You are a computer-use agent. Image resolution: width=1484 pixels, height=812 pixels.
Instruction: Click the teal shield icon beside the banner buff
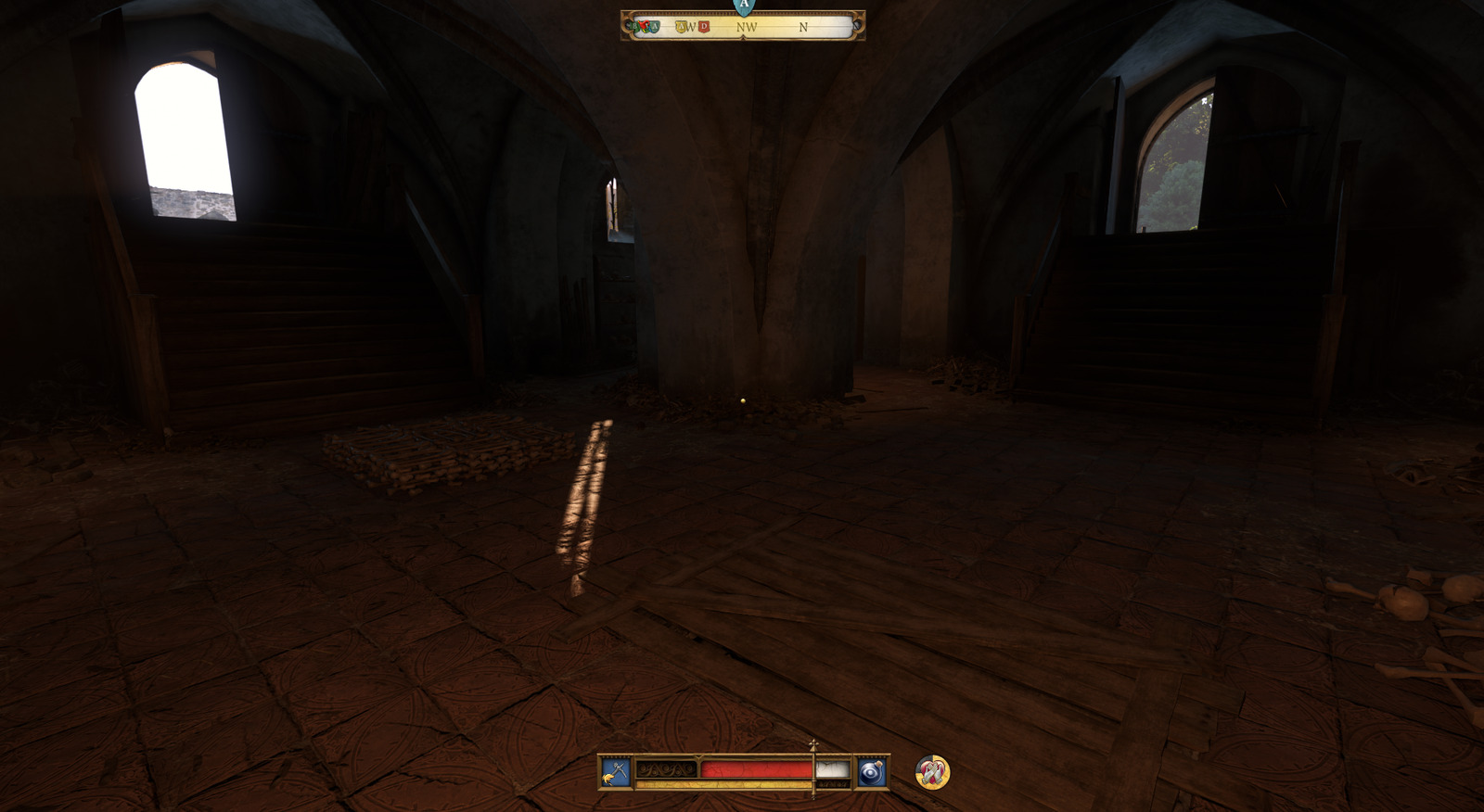655,27
